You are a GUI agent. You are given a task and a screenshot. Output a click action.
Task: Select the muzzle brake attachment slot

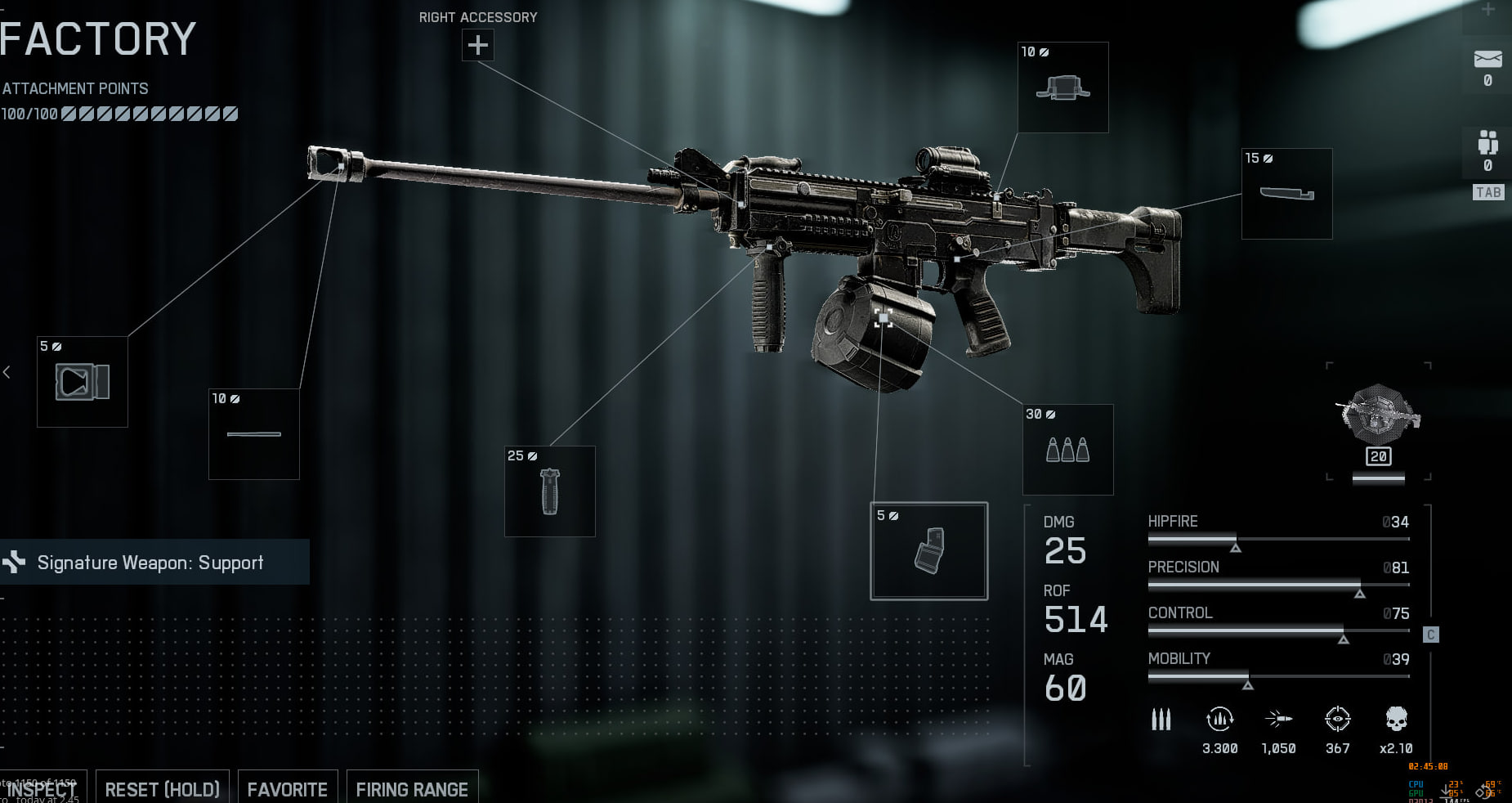[83, 382]
